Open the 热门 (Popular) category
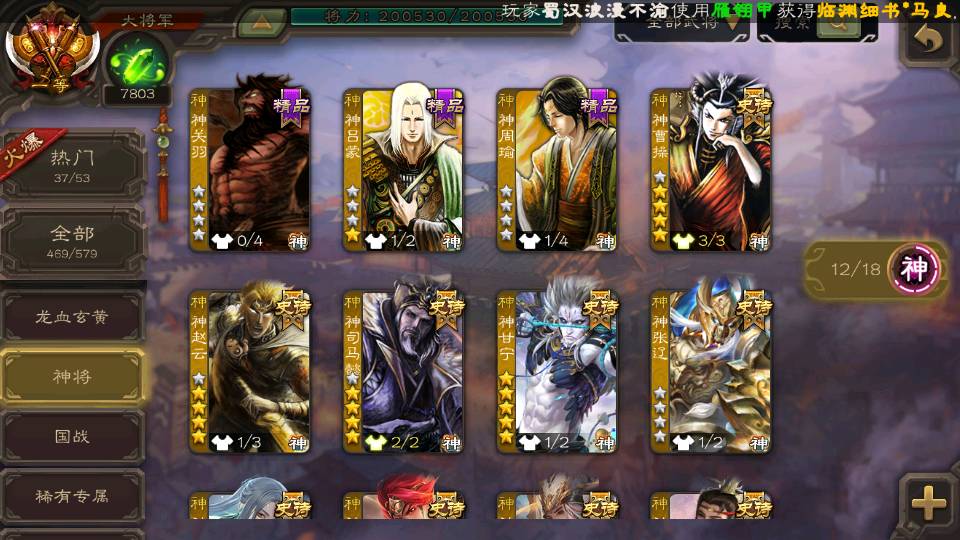960x540 pixels. coord(73,165)
